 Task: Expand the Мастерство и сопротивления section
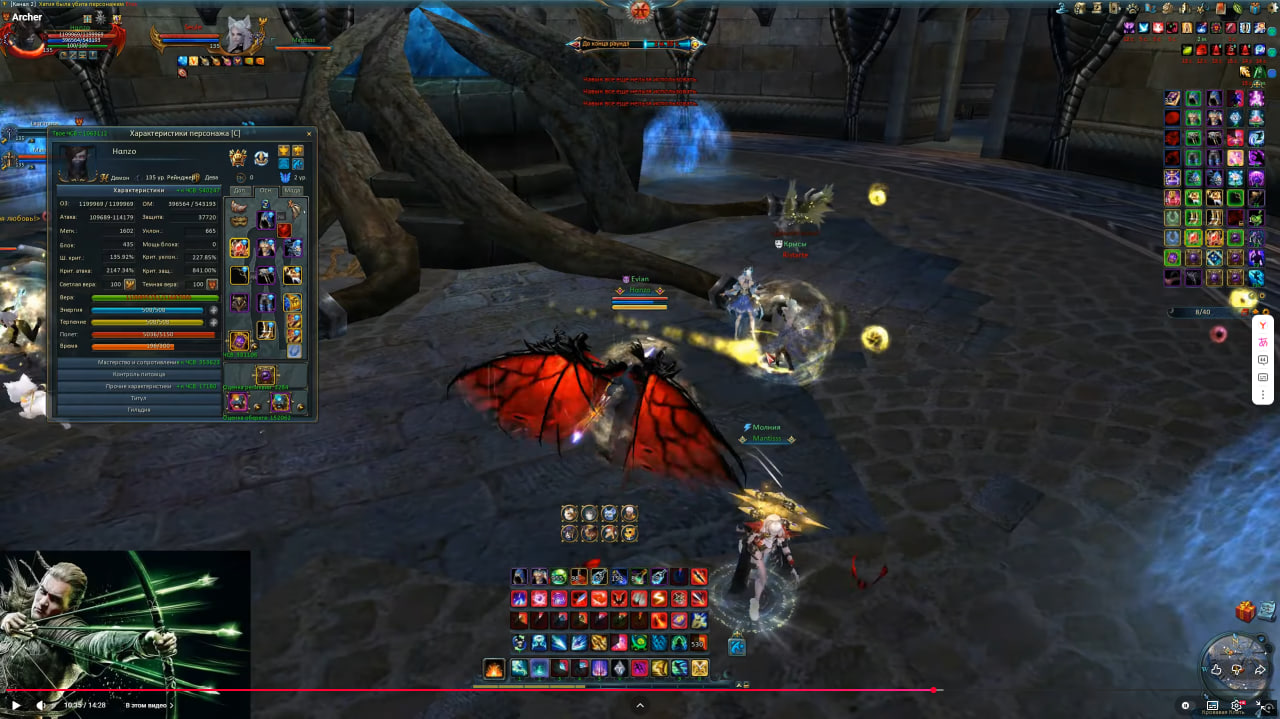pos(139,362)
